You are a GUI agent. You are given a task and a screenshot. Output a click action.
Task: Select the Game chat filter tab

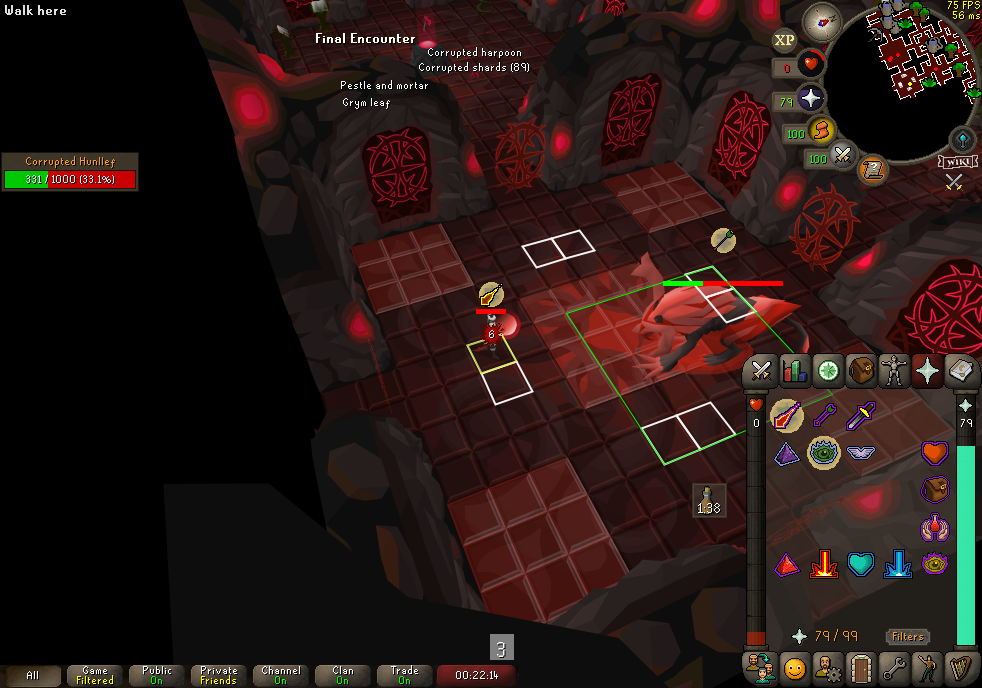95,676
